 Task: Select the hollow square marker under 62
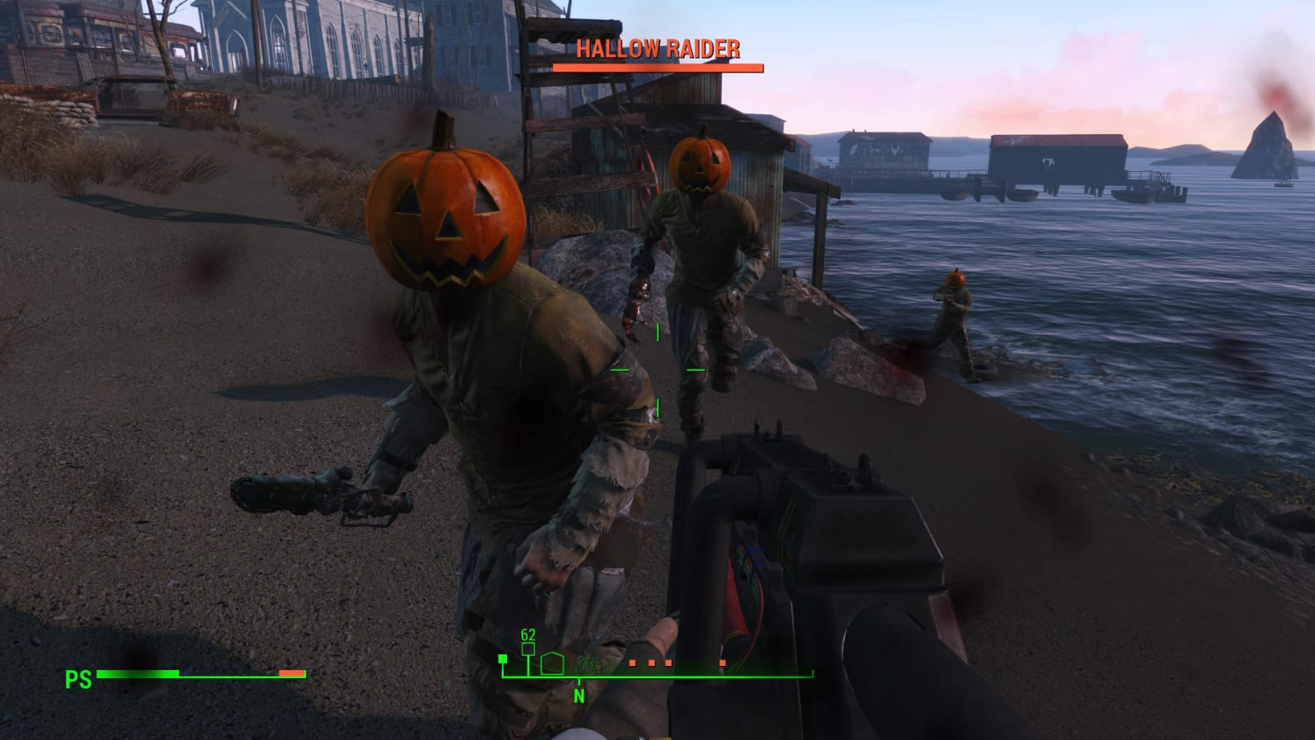point(528,649)
